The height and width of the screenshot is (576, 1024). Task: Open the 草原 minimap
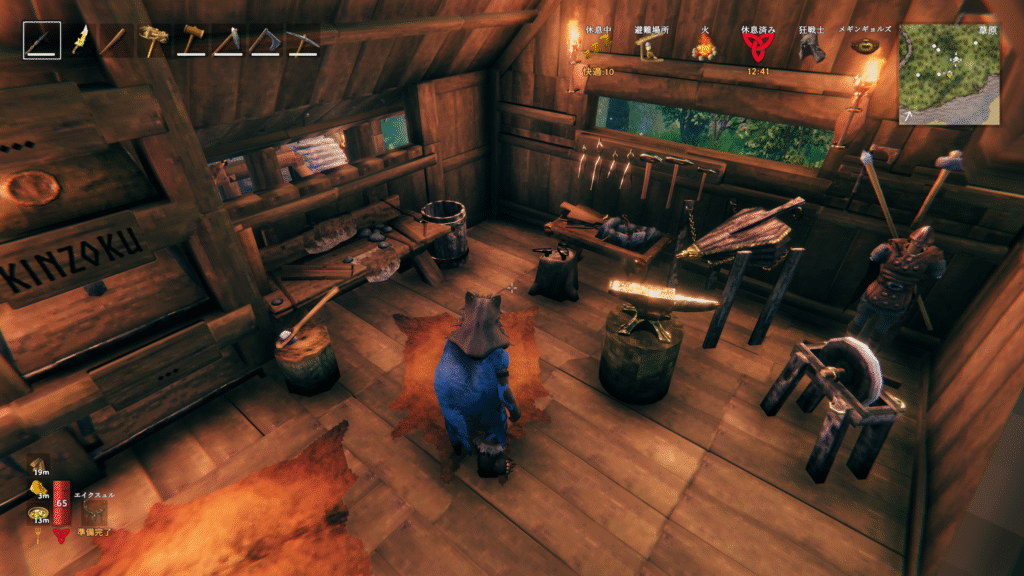948,74
